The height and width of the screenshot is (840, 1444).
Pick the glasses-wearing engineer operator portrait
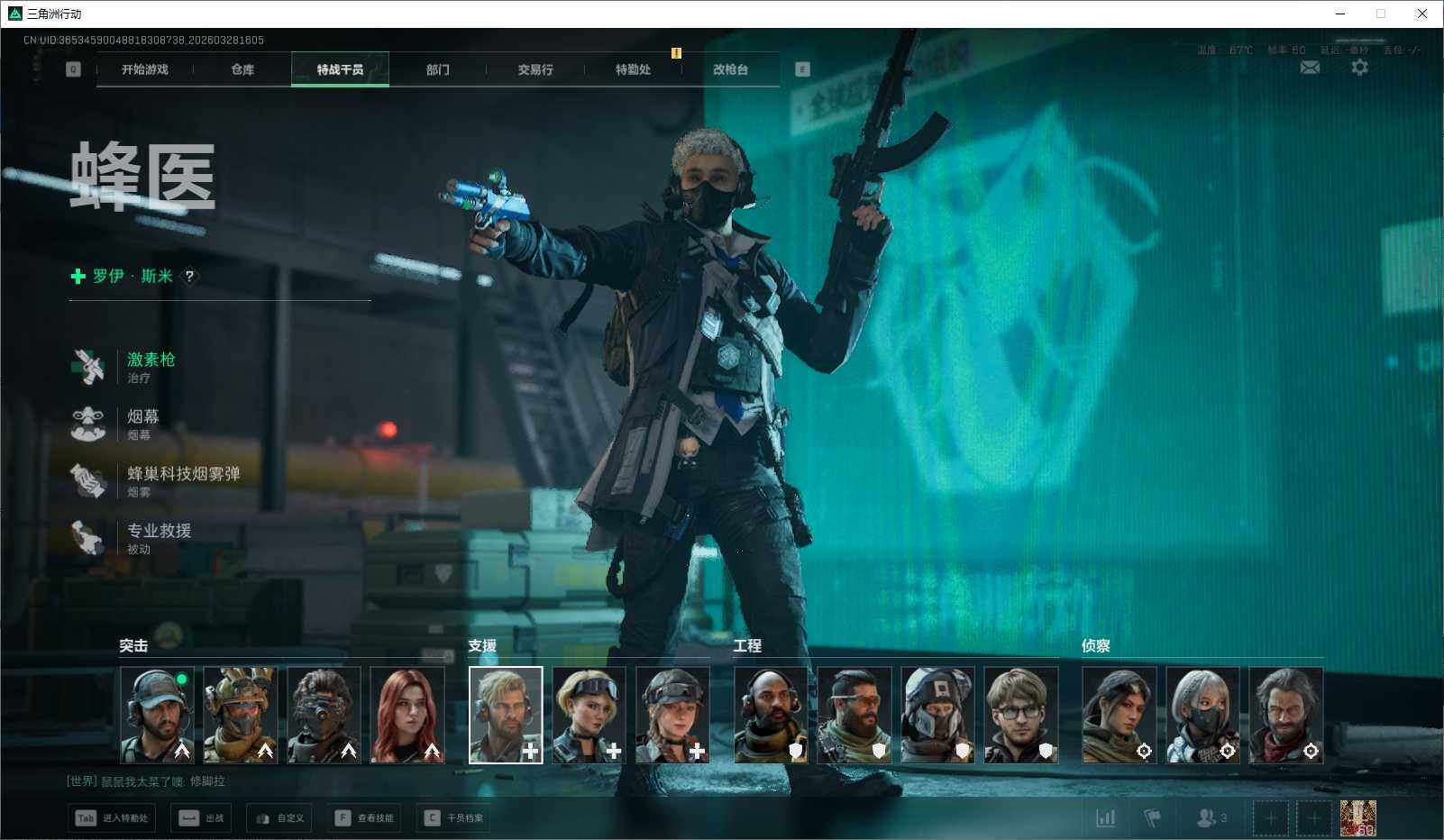[x=1020, y=715]
